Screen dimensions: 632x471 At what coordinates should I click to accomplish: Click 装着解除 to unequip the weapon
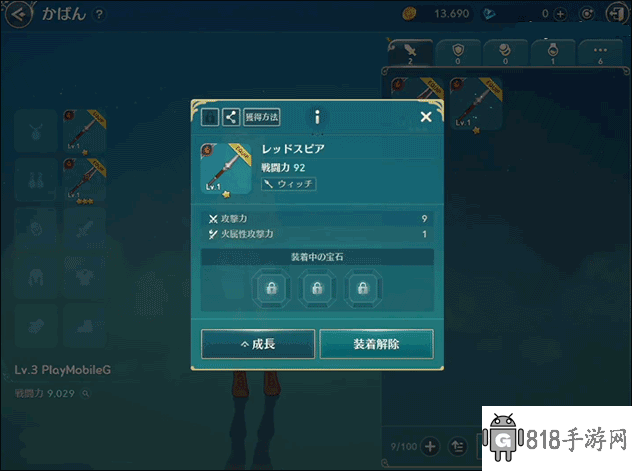click(x=376, y=344)
